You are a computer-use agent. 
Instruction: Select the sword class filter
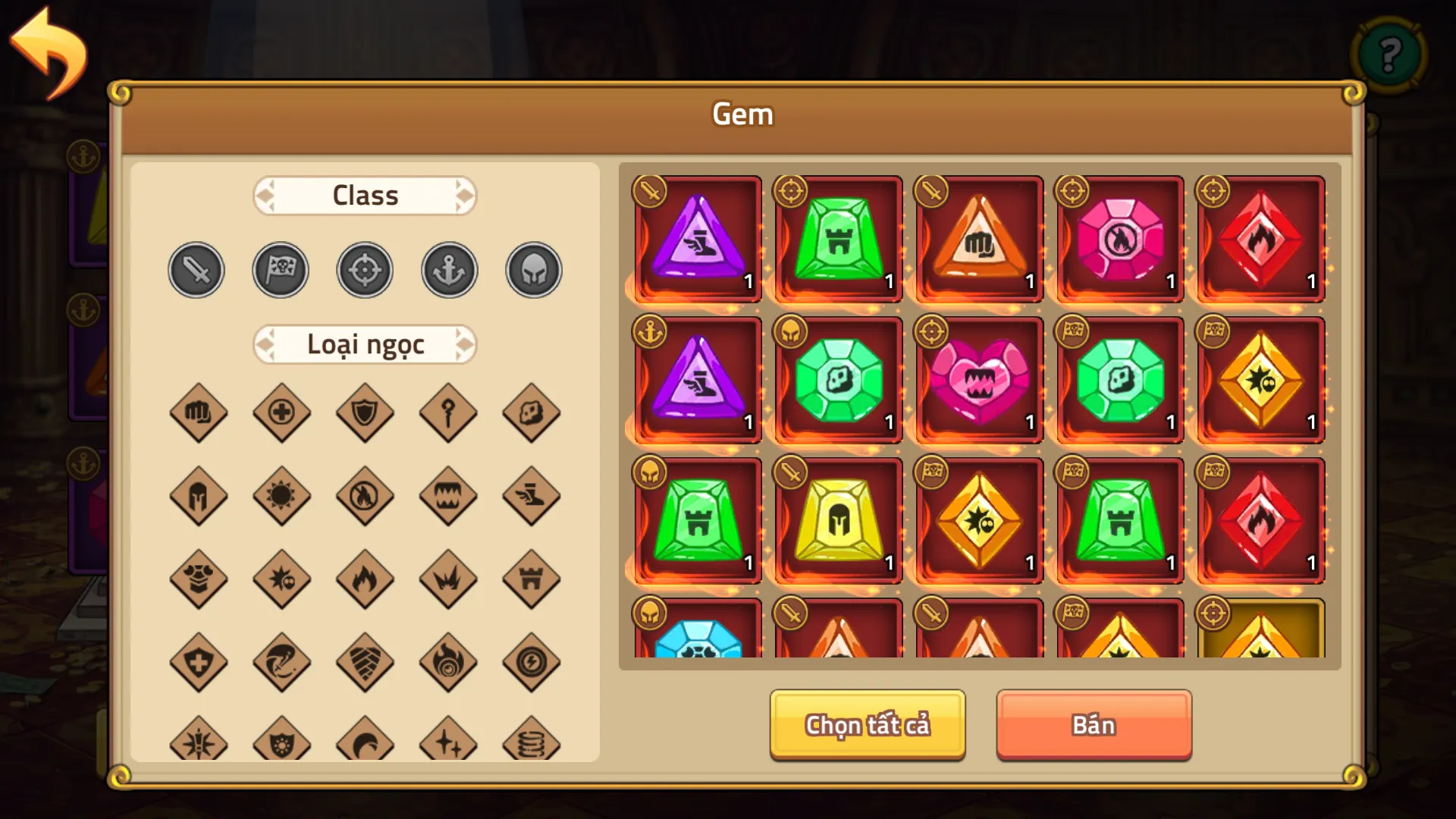(x=196, y=269)
